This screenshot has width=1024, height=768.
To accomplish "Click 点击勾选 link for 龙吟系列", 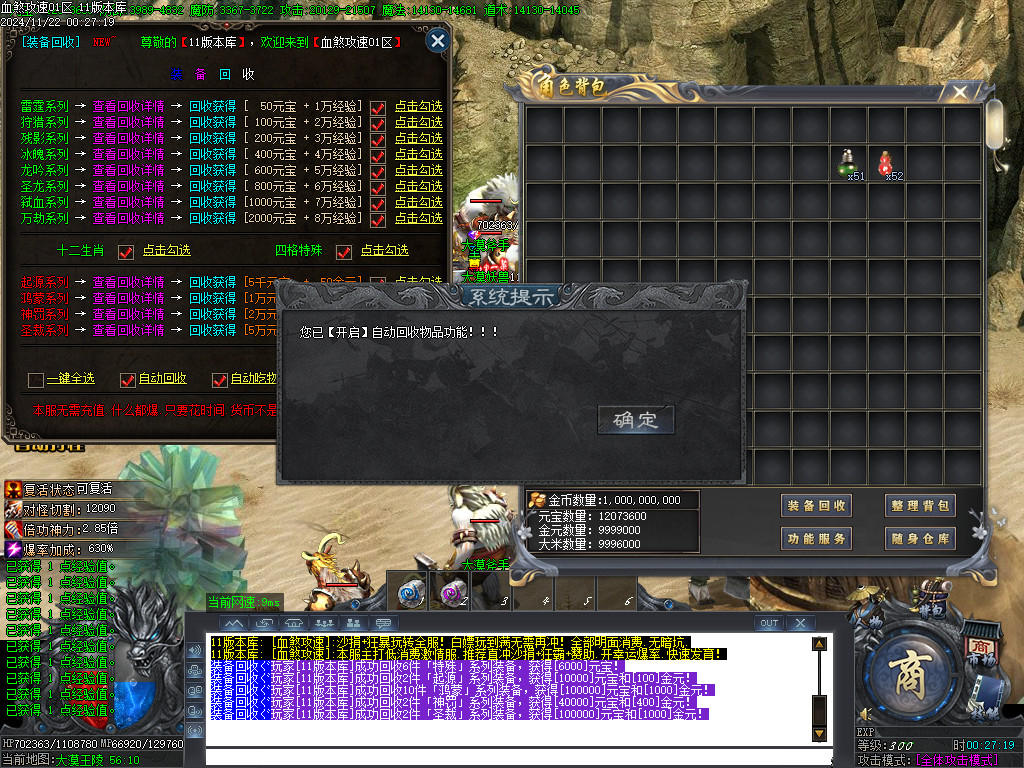I will coord(418,170).
